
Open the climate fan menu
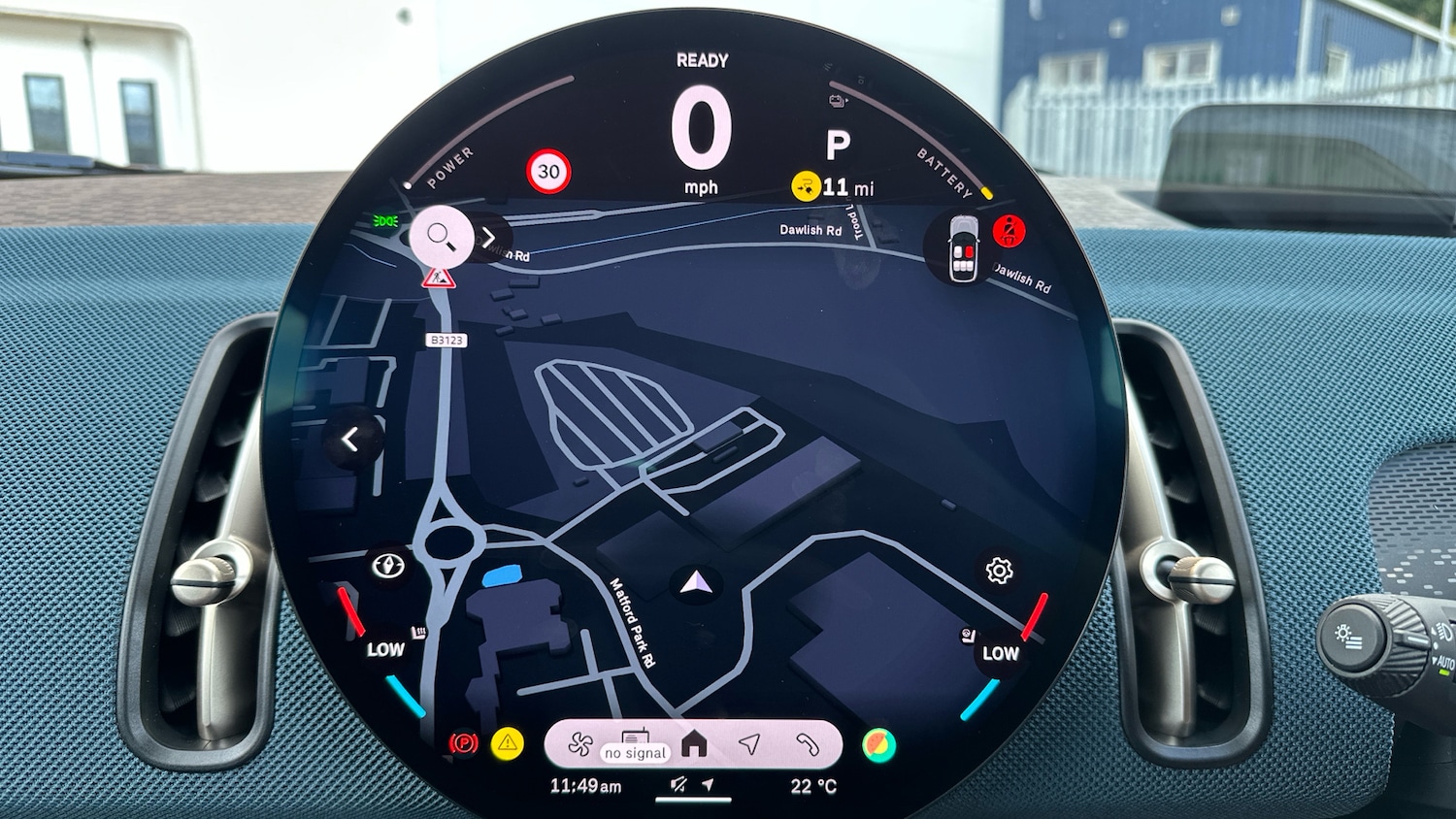[x=580, y=745]
